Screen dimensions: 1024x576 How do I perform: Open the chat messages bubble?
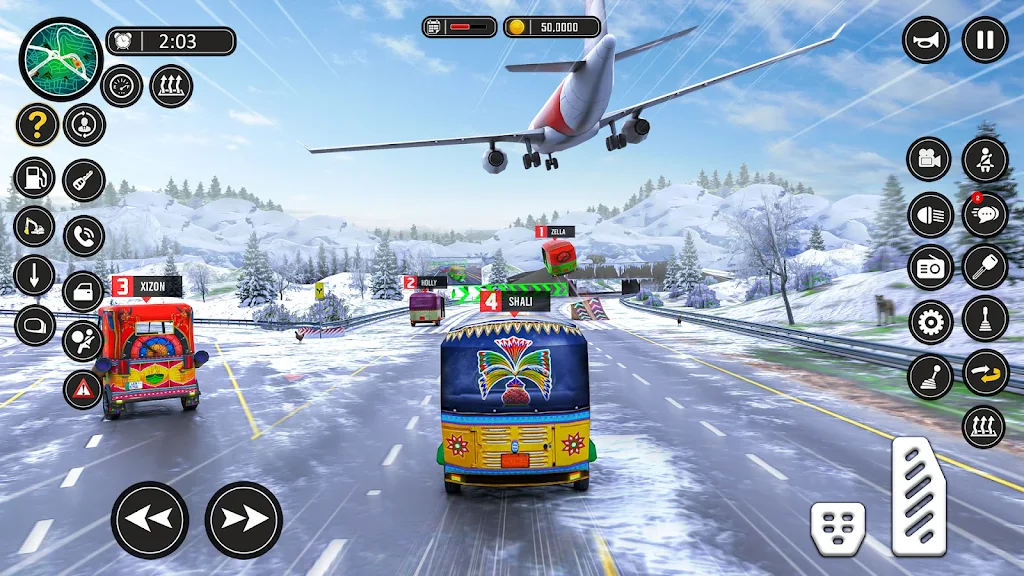[x=985, y=215]
